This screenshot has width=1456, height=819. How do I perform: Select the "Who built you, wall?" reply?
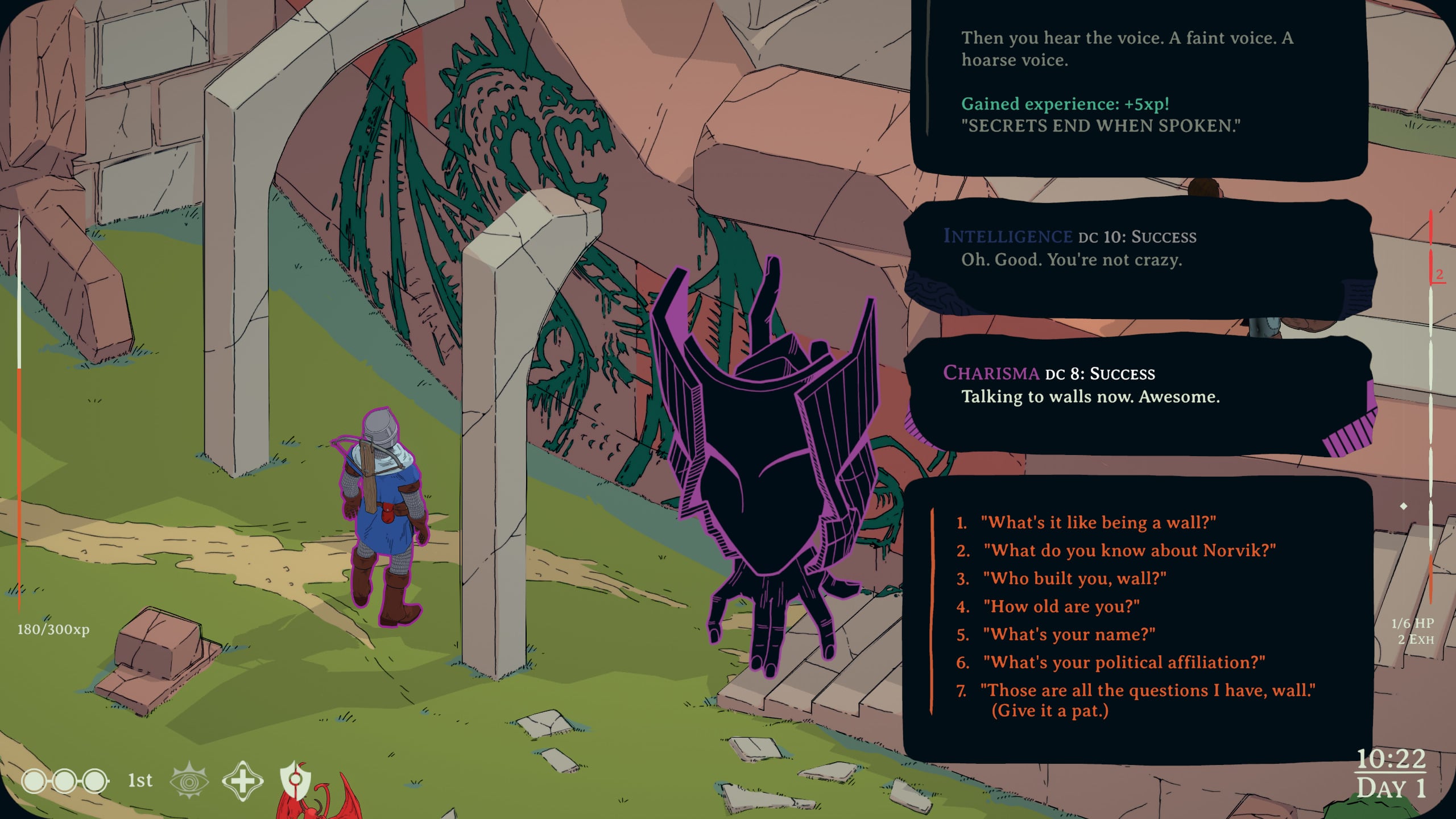tap(1074, 578)
